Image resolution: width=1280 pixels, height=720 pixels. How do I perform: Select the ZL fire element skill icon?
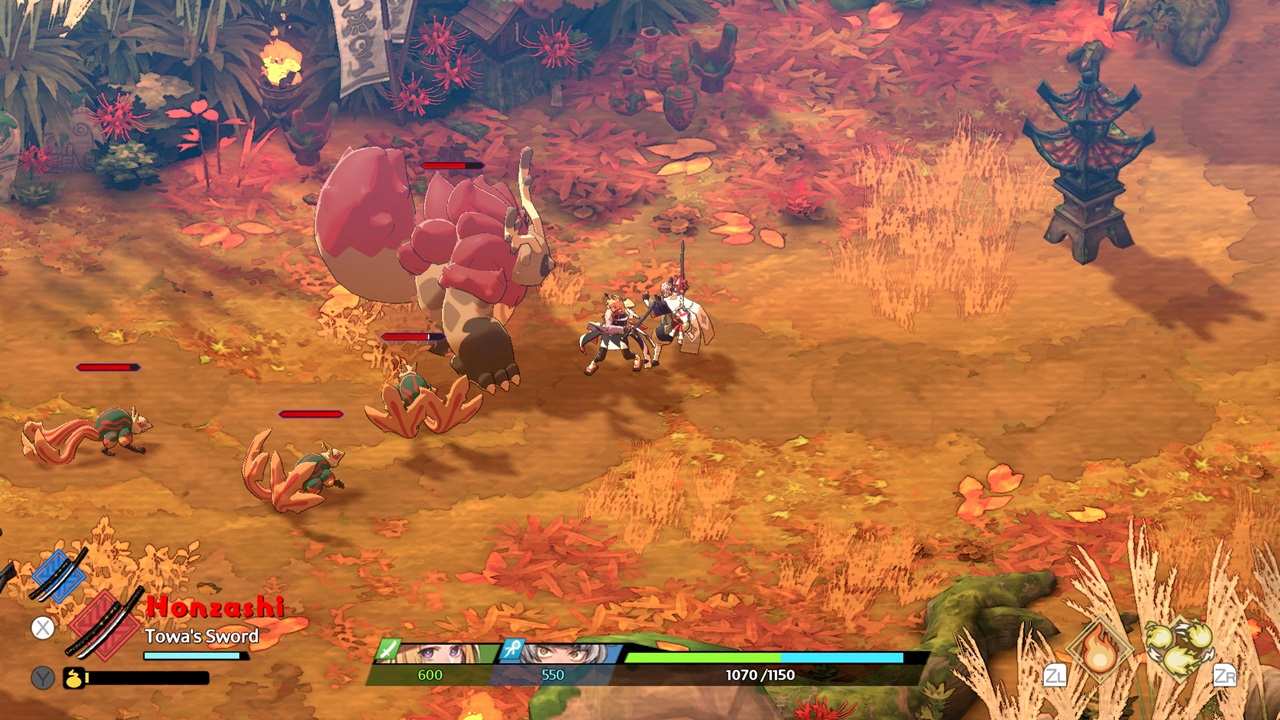point(1098,651)
